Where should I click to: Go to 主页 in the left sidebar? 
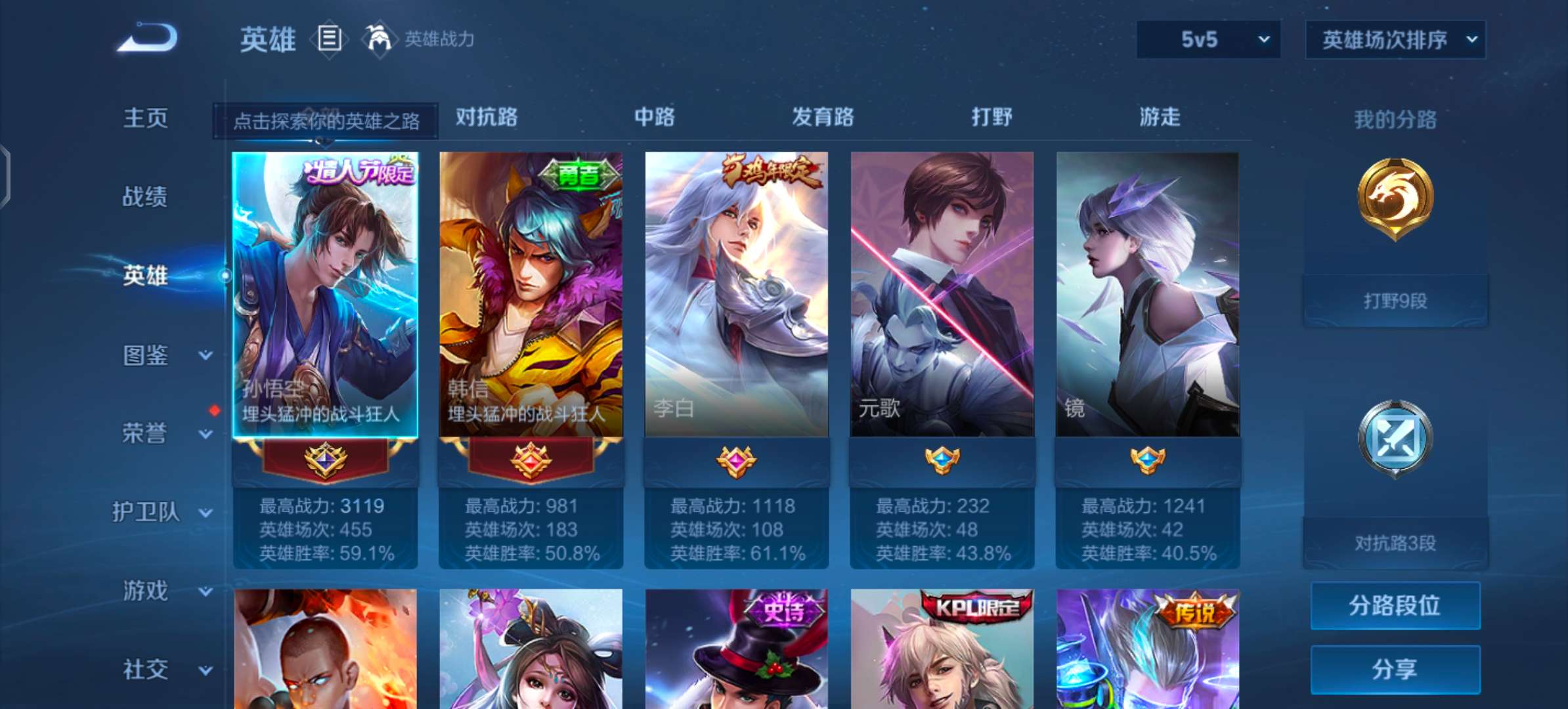tap(146, 118)
